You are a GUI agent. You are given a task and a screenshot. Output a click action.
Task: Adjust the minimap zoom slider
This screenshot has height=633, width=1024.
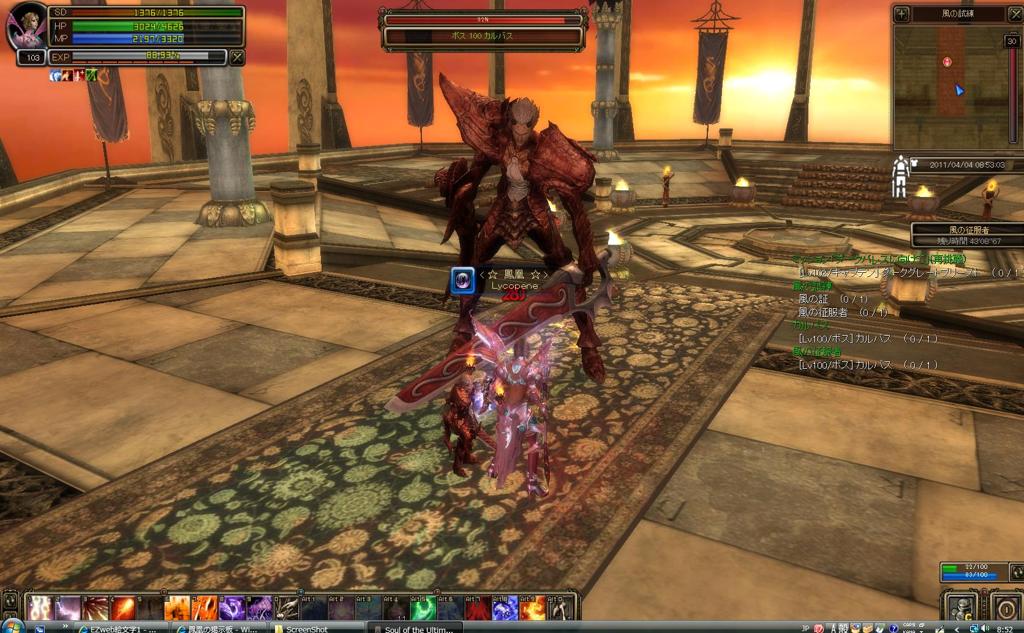(x=1012, y=90)
